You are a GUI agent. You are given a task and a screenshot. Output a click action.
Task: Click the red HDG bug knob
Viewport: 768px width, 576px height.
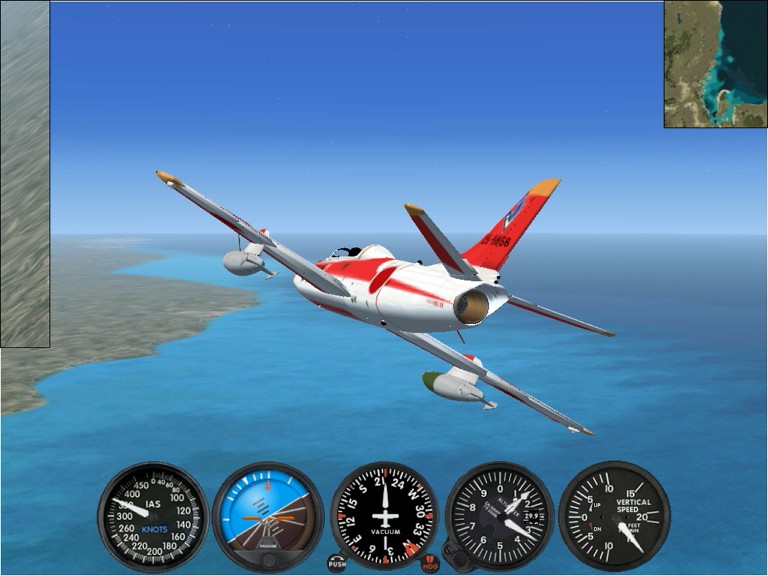tap(430, 563)
